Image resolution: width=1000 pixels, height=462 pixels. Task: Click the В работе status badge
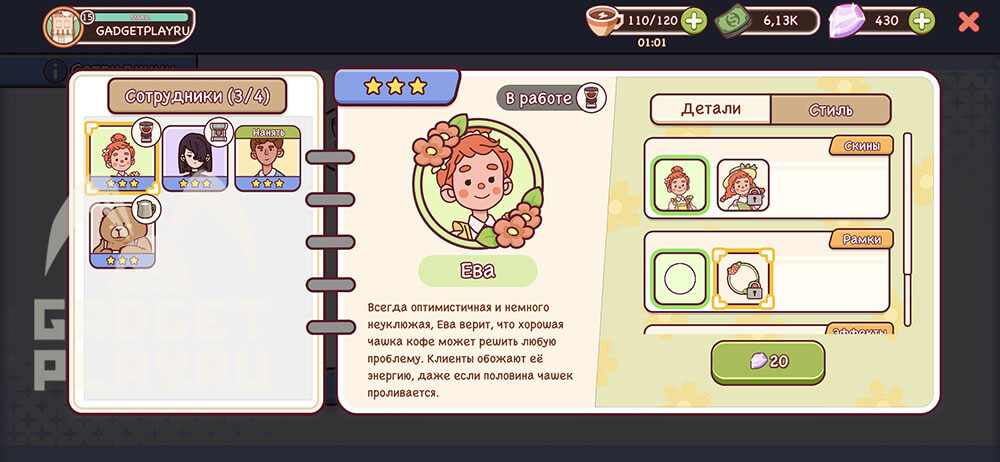pyautogui.click(x=550, y=98)
